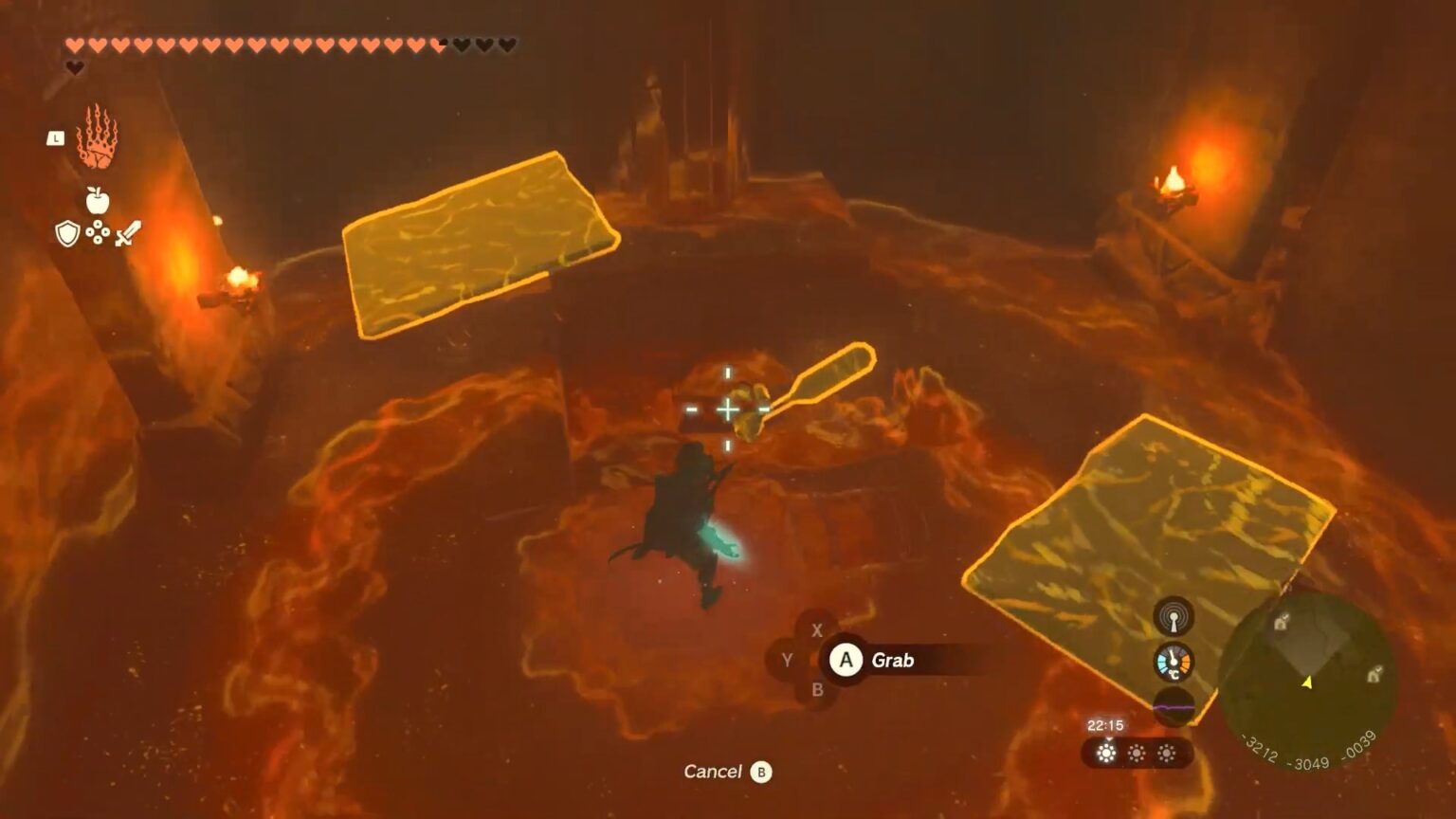Click the L button prompt badge

(57, 138)
